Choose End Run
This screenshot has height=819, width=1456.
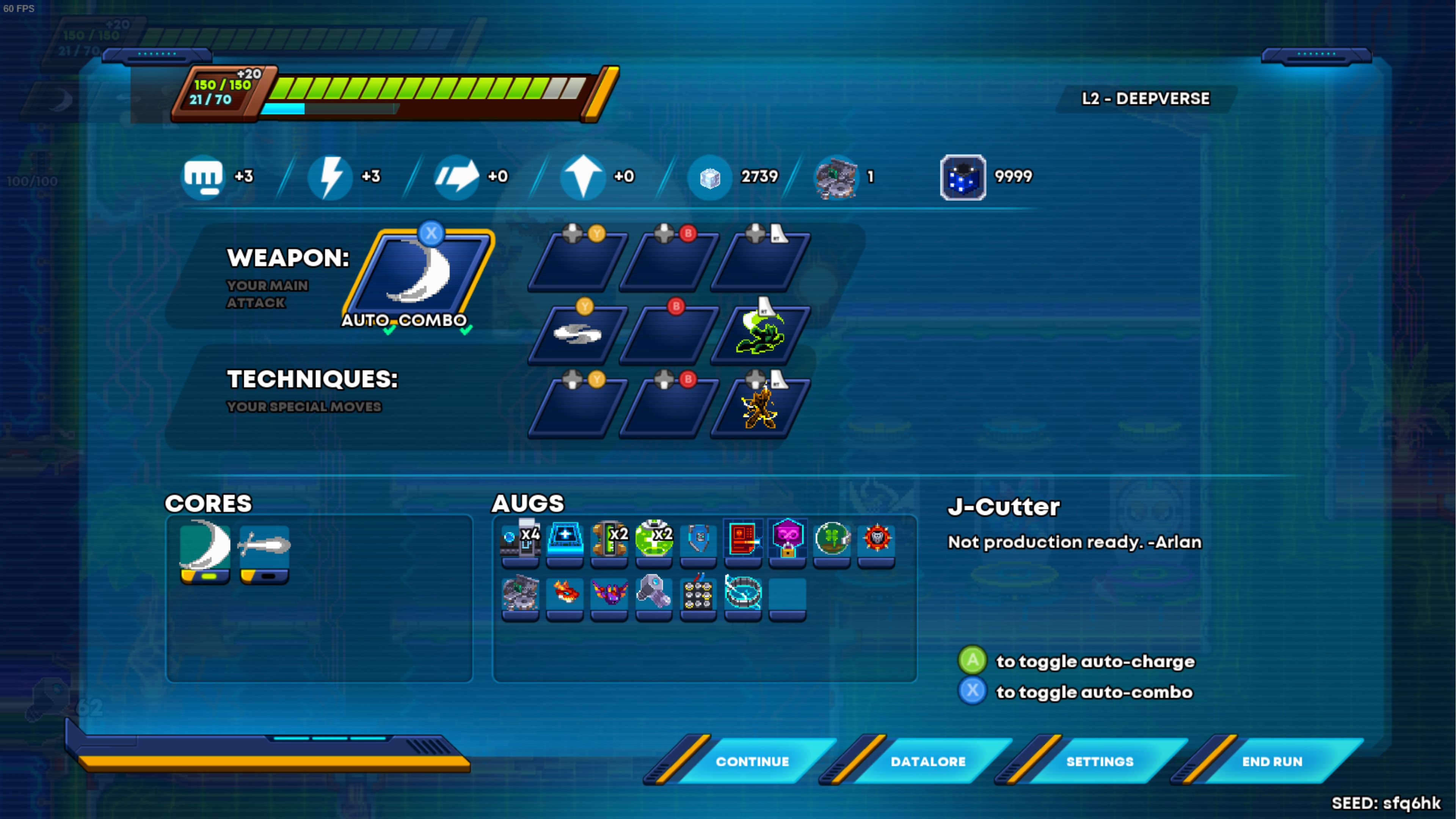coord(1272,761)
